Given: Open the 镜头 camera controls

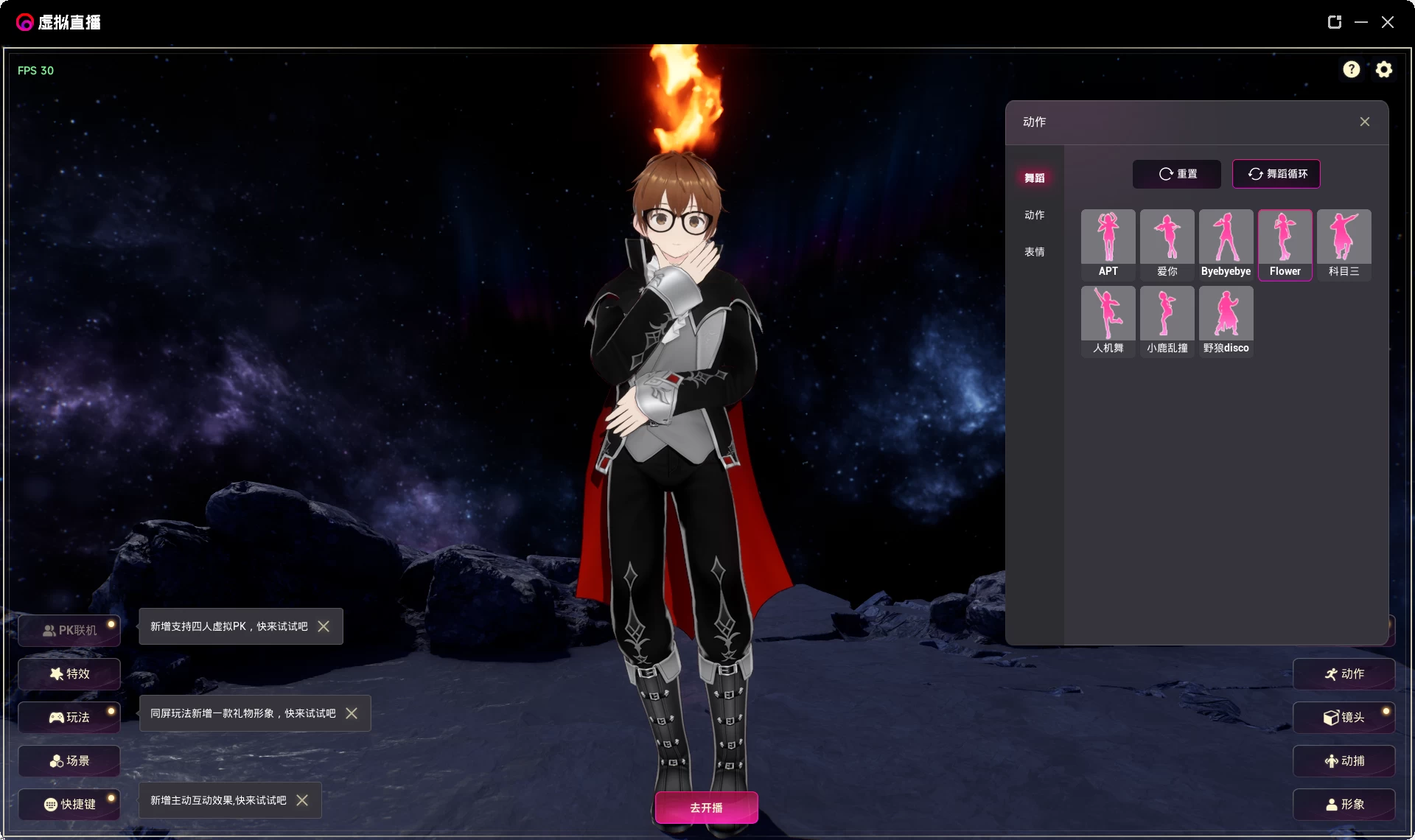Looking at the screenshot, I should (x=1344, y=717).
